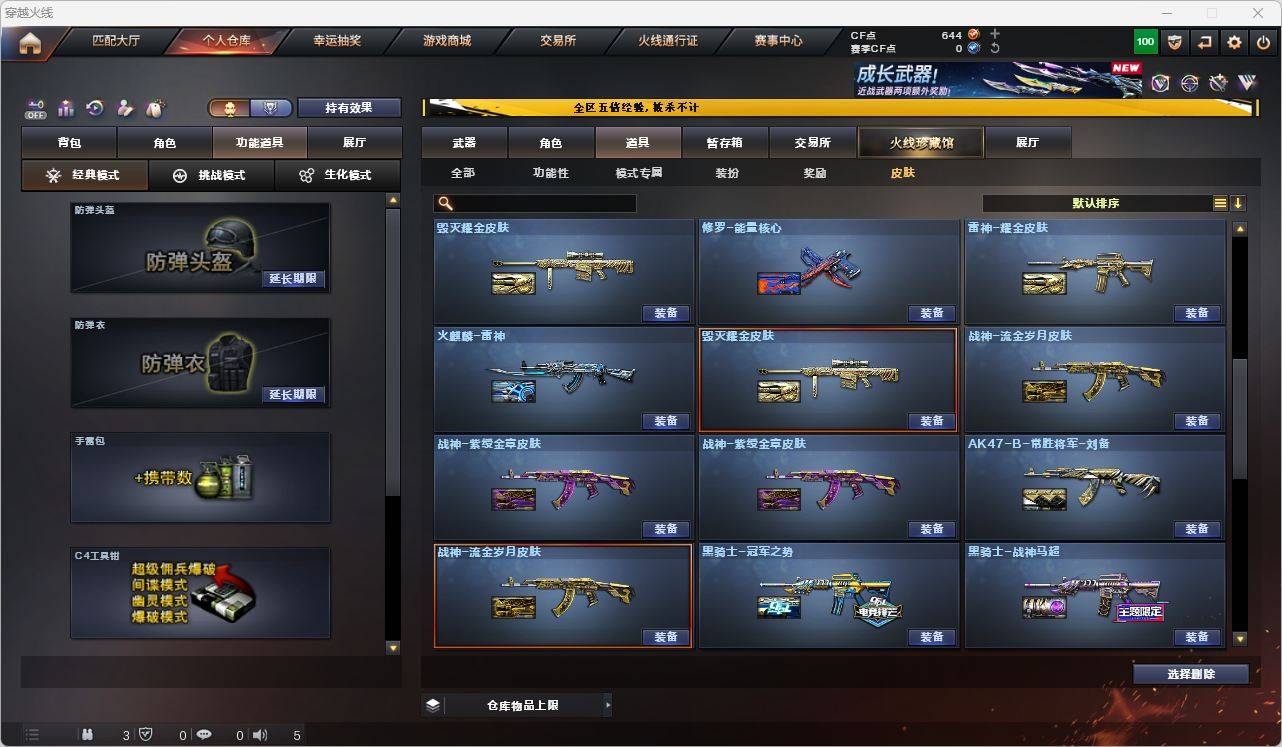Toggle the OFF key switch above backpack tabs
This screenshot has width=1282, height=747.
pos(35,108)
